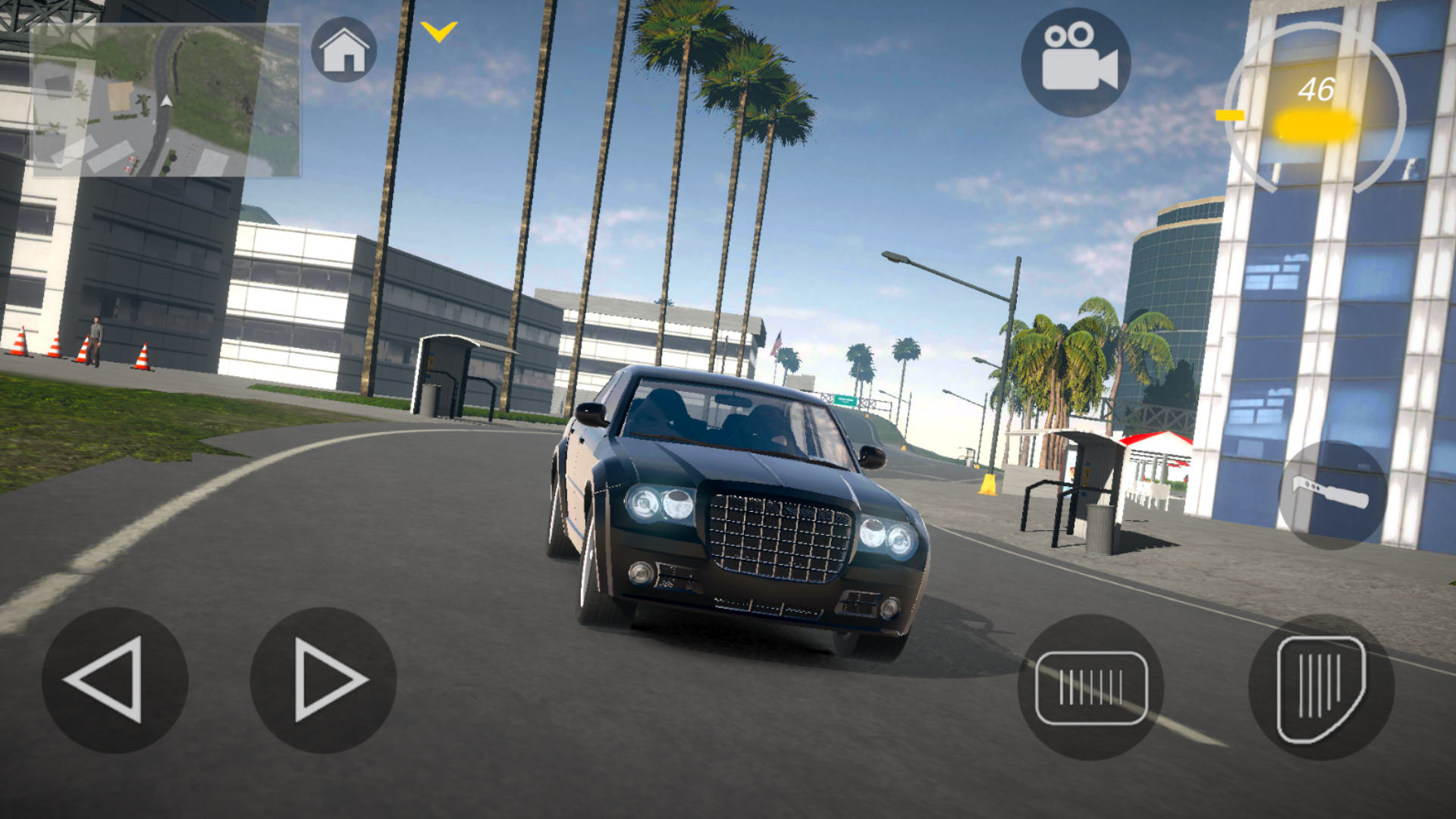This screenshot has width=1456, height=819.
Task: Tap the yellow fuel level bar in the gauge
Action: tap(1310, 123)
